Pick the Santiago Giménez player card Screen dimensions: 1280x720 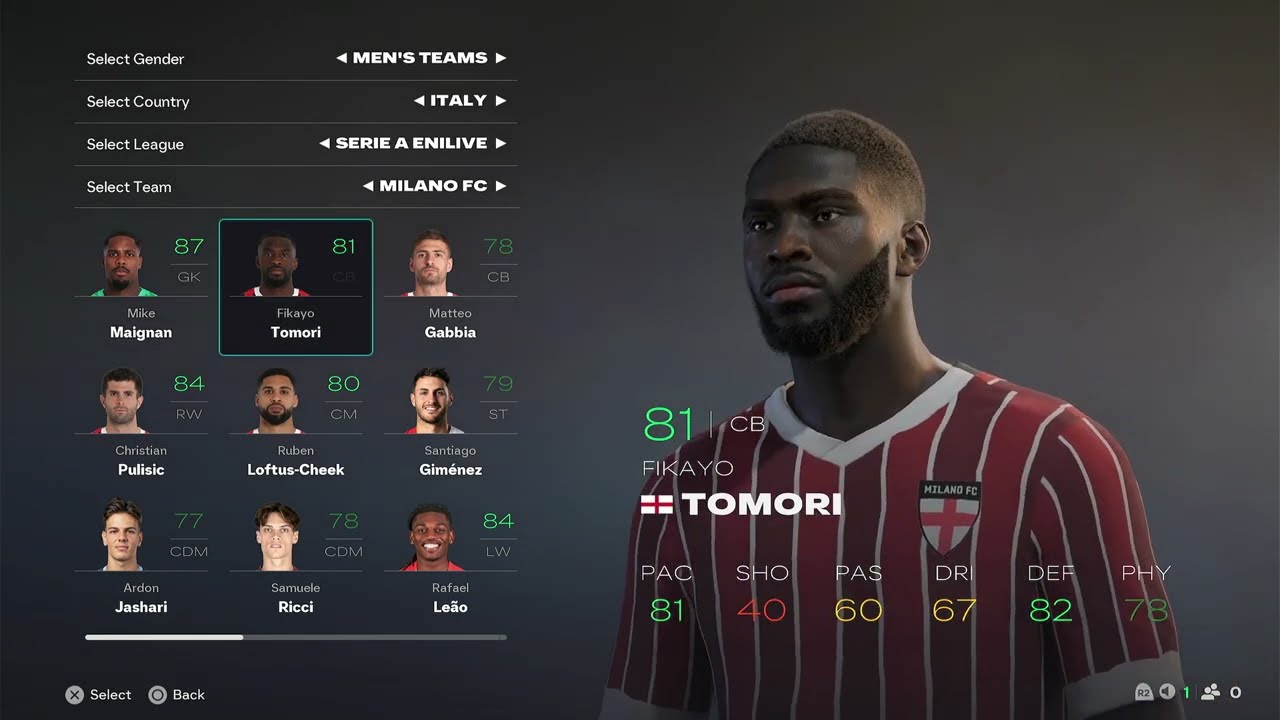[x=450, y=425]
